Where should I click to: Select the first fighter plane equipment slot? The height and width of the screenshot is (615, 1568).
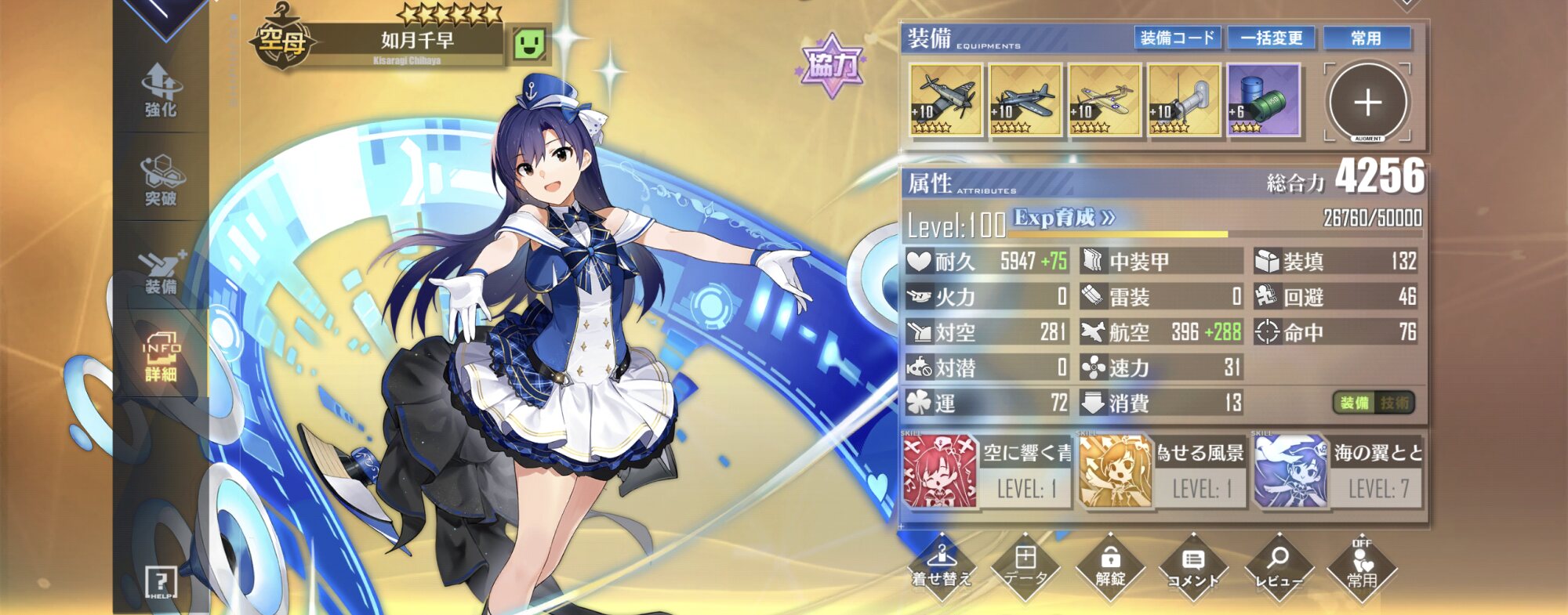946,100
